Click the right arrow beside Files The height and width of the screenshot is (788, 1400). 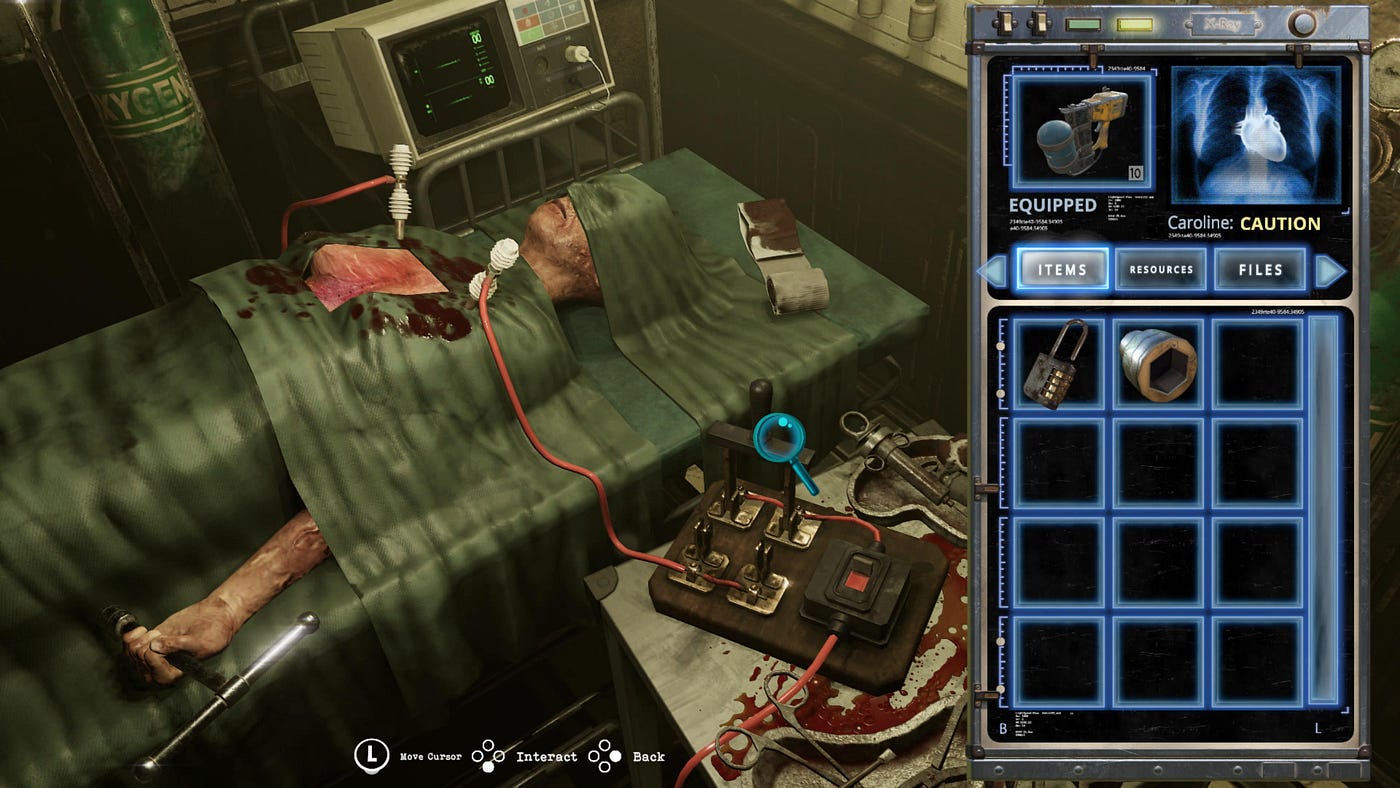[x=1330, y=271]
